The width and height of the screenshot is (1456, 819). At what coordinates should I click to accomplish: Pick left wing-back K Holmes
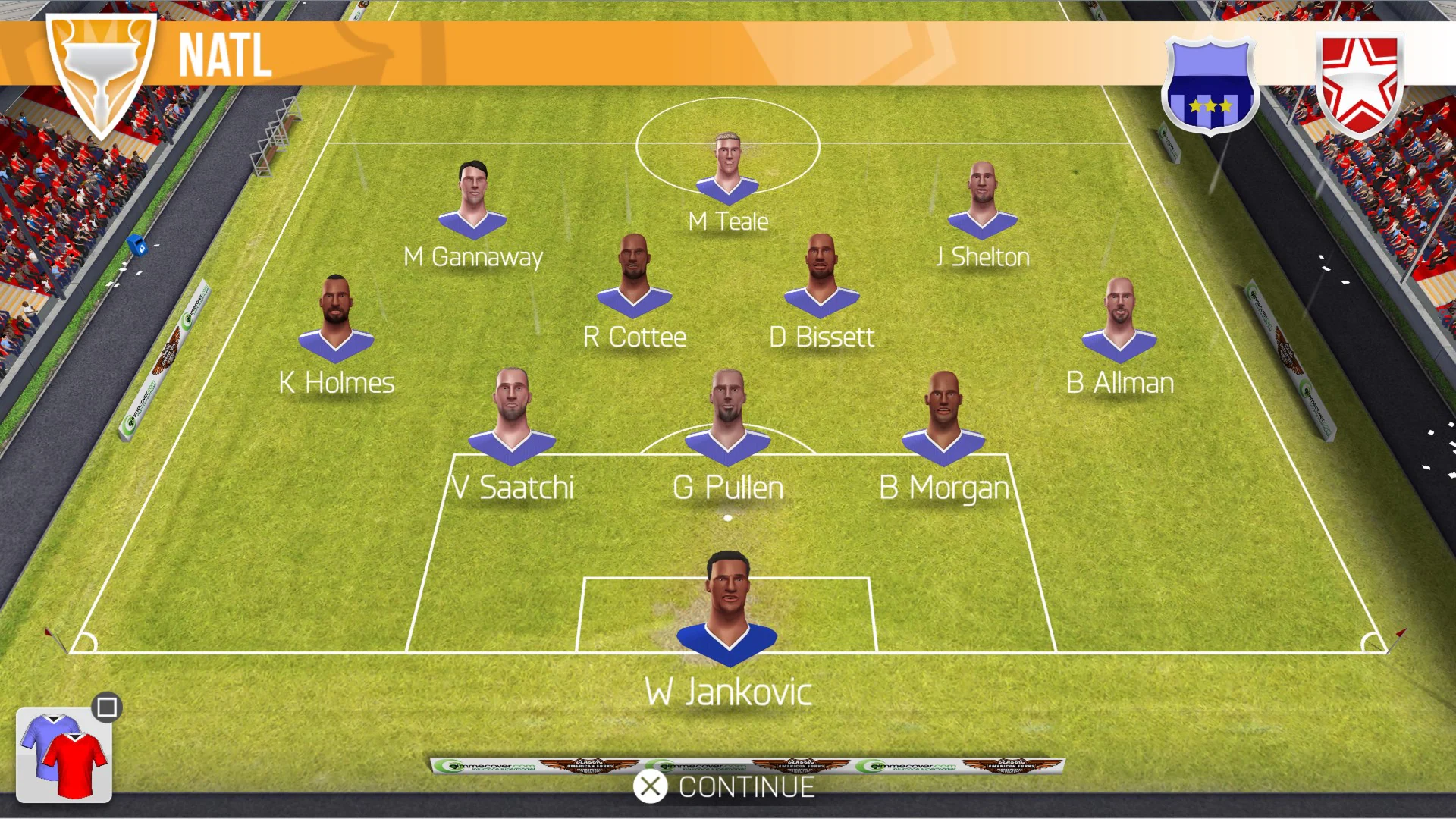point(336,318)
